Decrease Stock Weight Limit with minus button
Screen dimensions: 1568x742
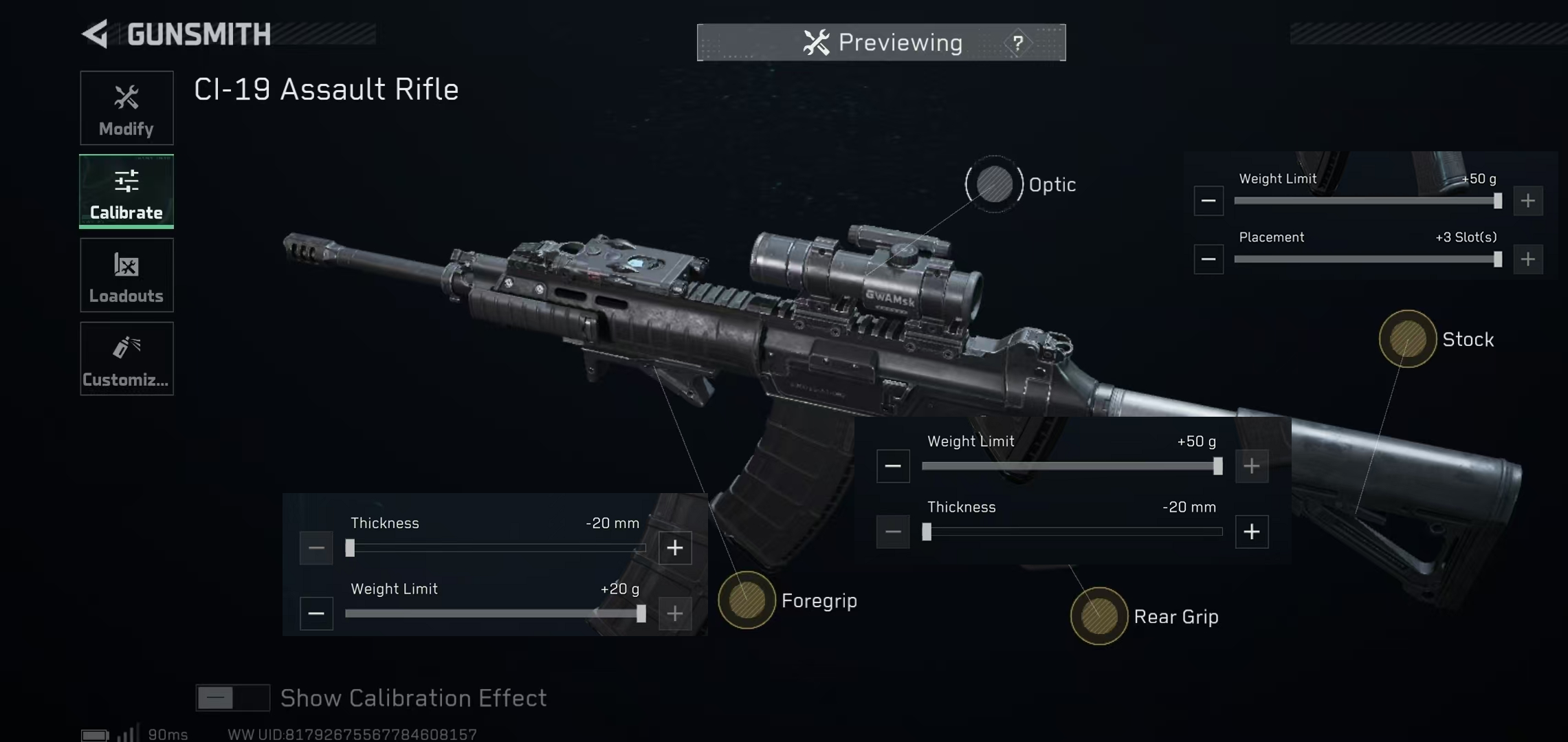pyautogui.click(x=1208, y=201)
